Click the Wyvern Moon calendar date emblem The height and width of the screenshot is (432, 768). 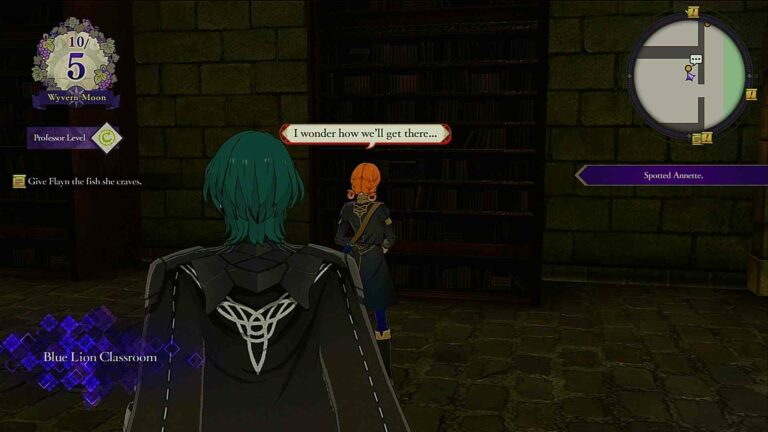click(x=76, y=61)
